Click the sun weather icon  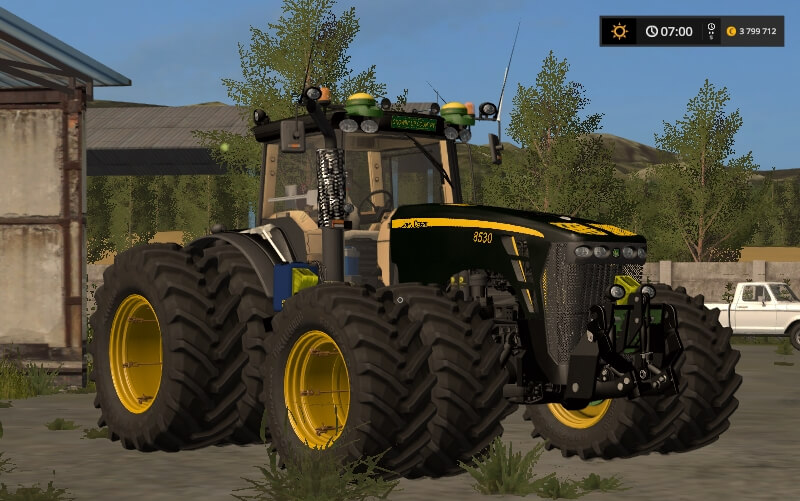click(x=619, y=31)
